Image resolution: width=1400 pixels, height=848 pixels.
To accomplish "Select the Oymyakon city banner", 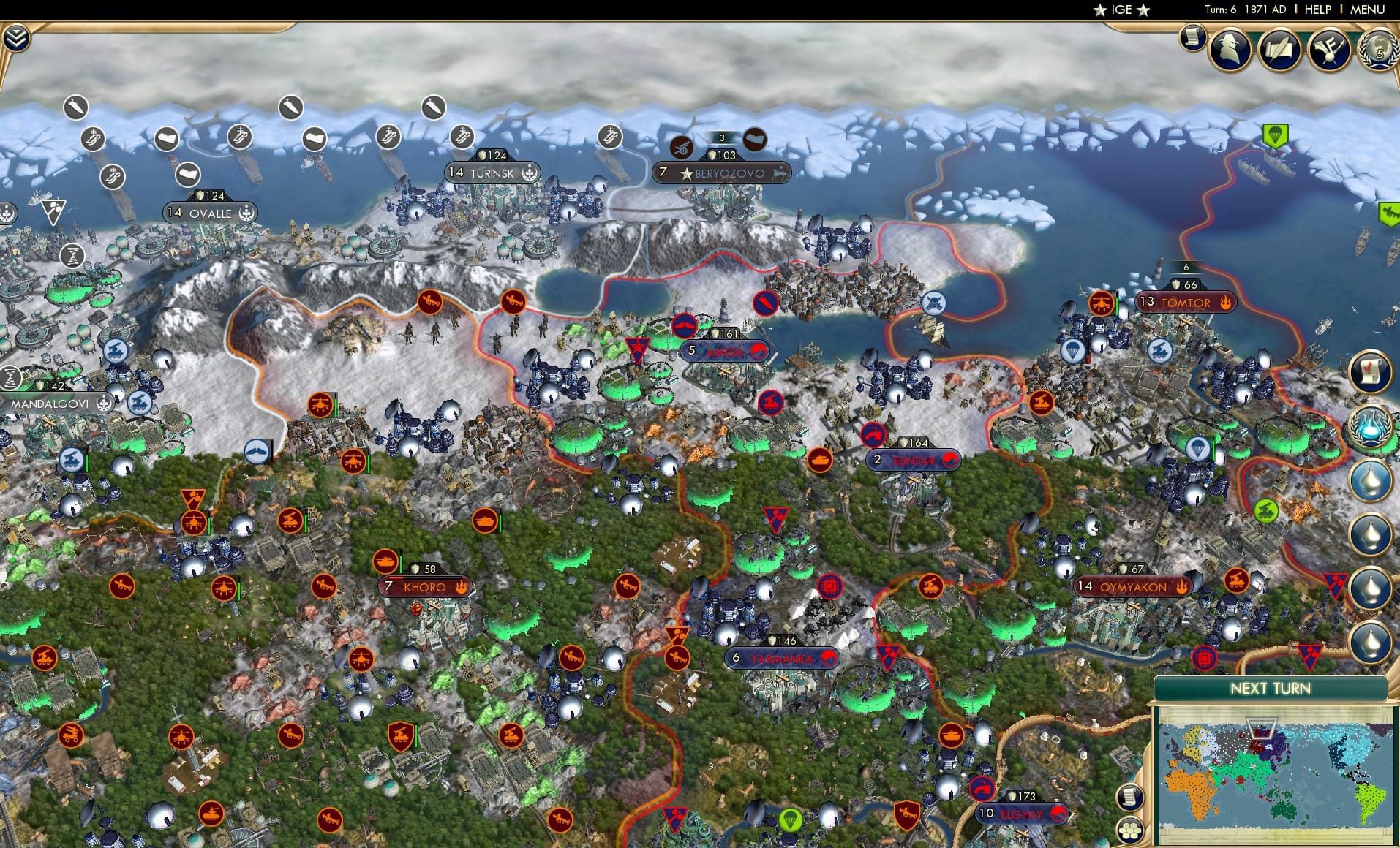I will tap(1132, 586).
